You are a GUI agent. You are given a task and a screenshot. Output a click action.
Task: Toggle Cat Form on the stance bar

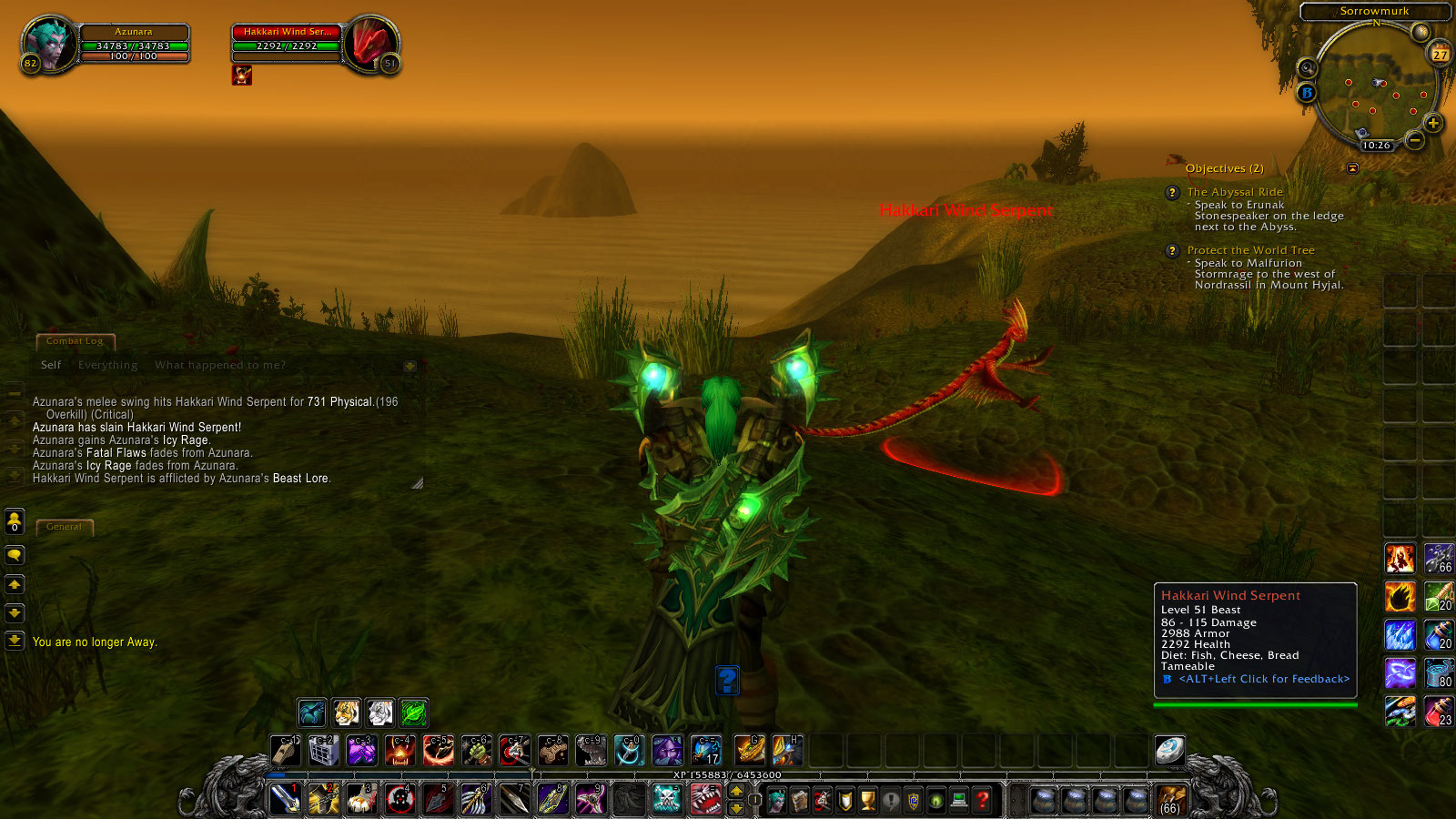click(x=347, y=713)
